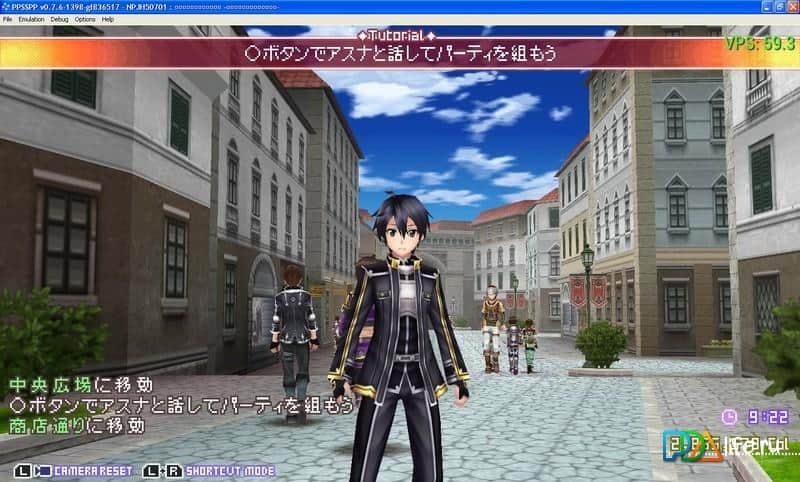Open the Emulation menu in the menu bar

pos(29,19)
